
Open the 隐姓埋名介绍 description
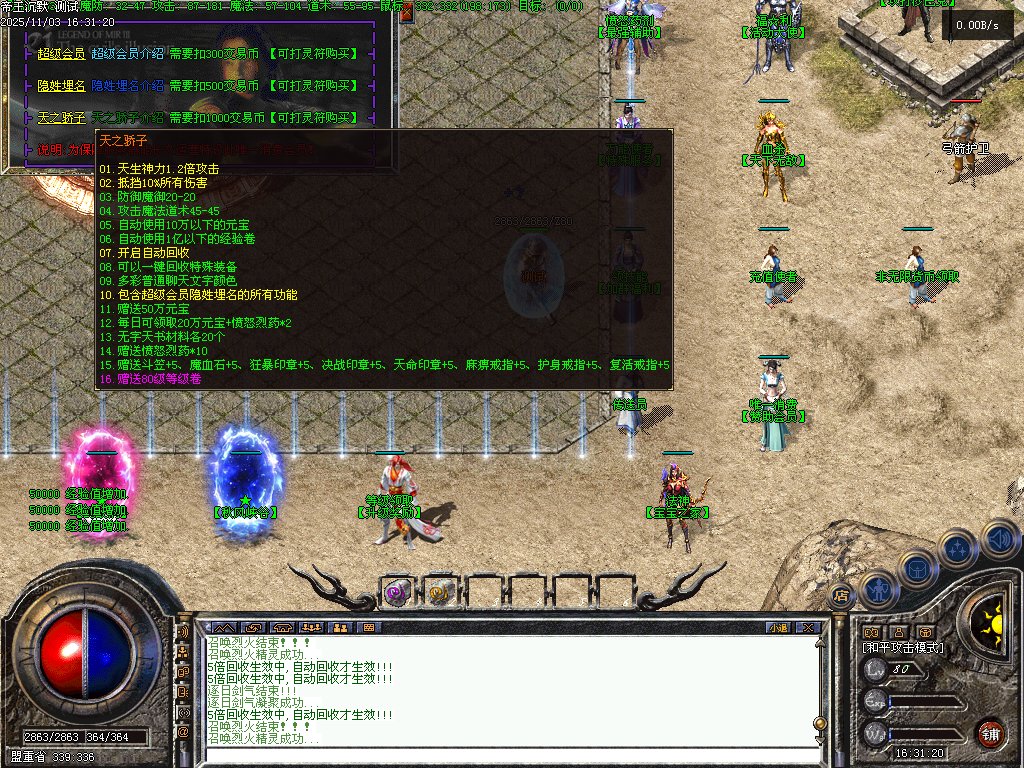127,86
